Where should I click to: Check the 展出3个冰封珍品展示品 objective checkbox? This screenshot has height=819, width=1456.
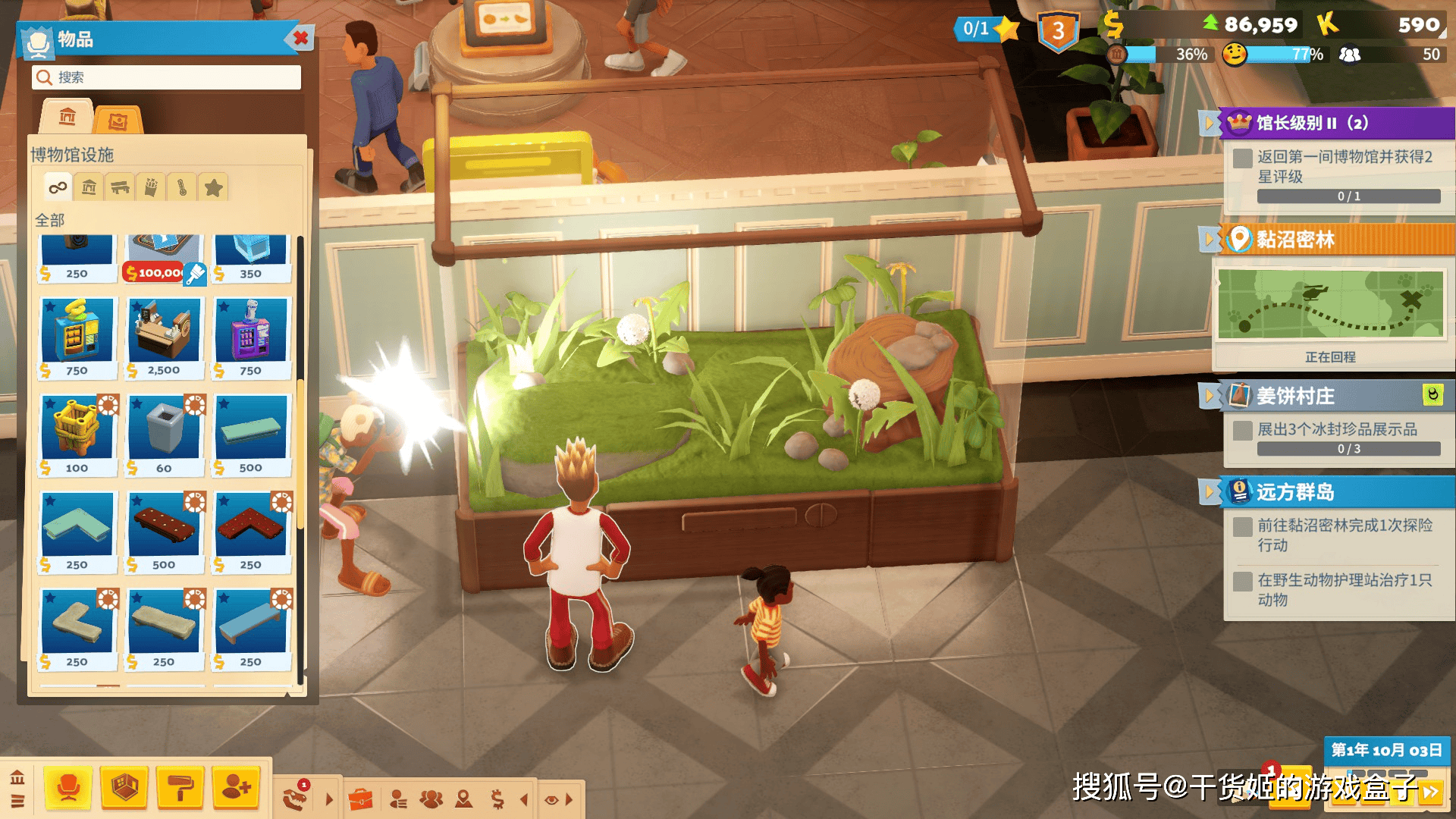1241,429
